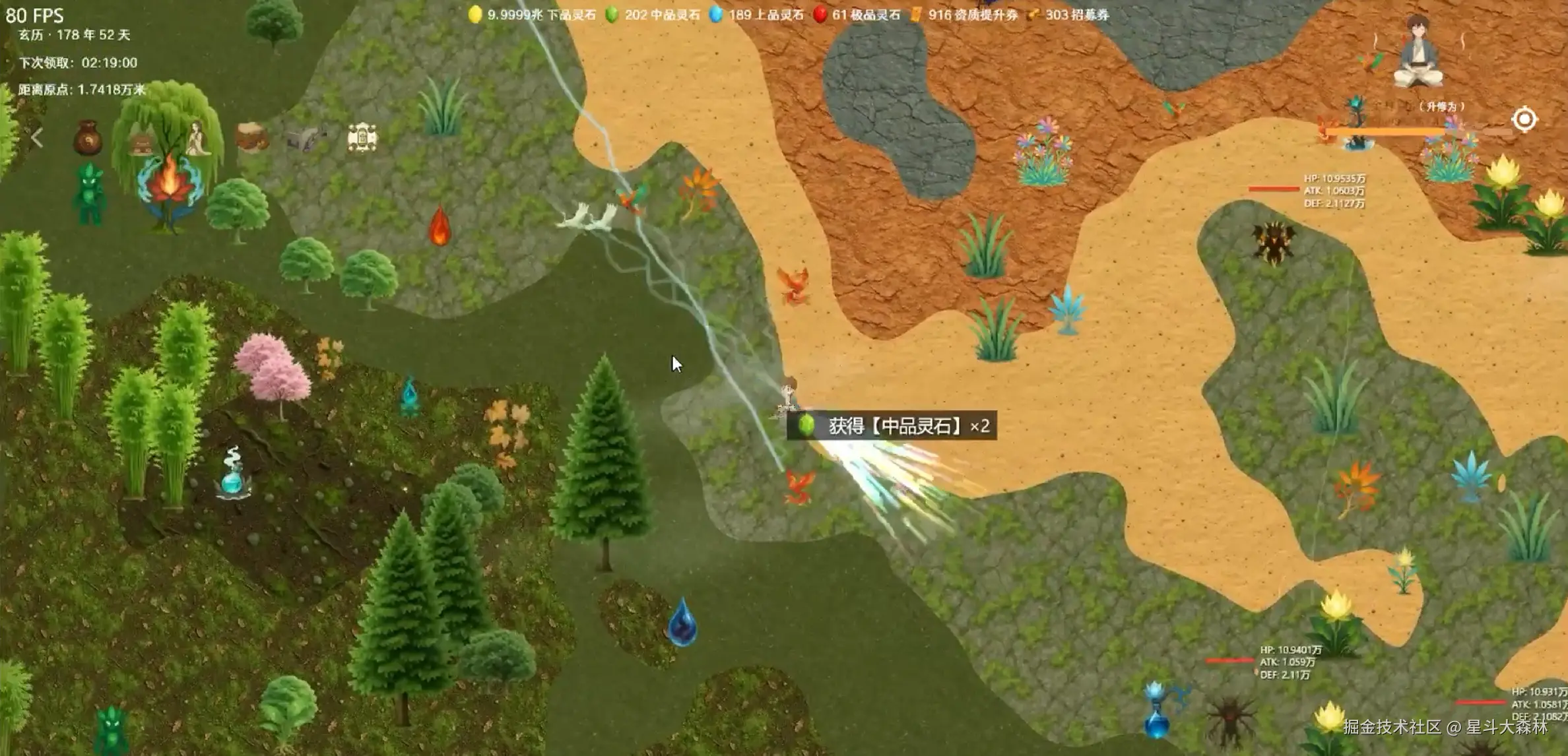Select the seated lady figure icon

197,139
